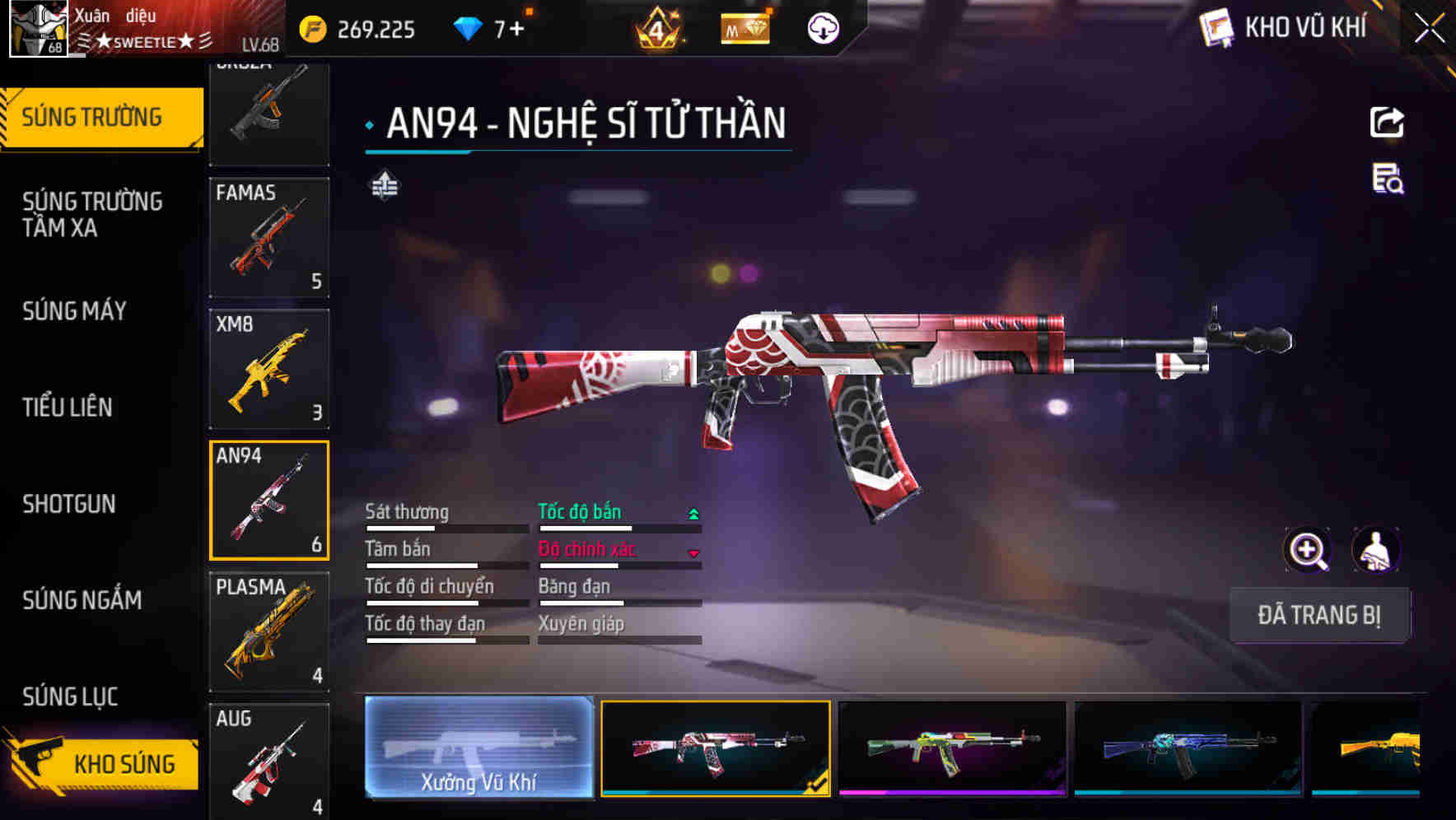Close the weapon vault screen

(1430, 29)
